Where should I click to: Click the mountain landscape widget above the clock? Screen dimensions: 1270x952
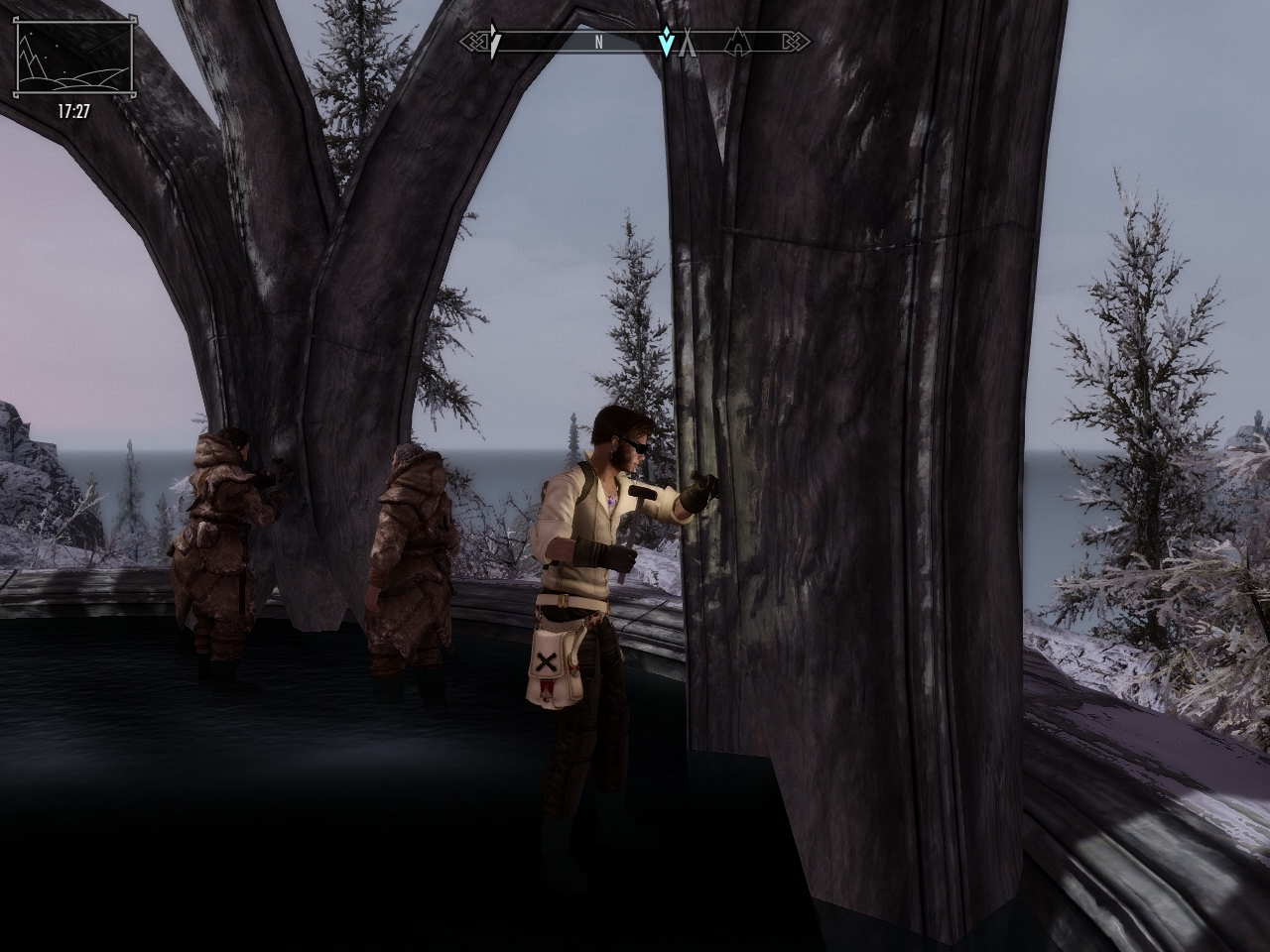pyautogui.click(x=73, y=59)
